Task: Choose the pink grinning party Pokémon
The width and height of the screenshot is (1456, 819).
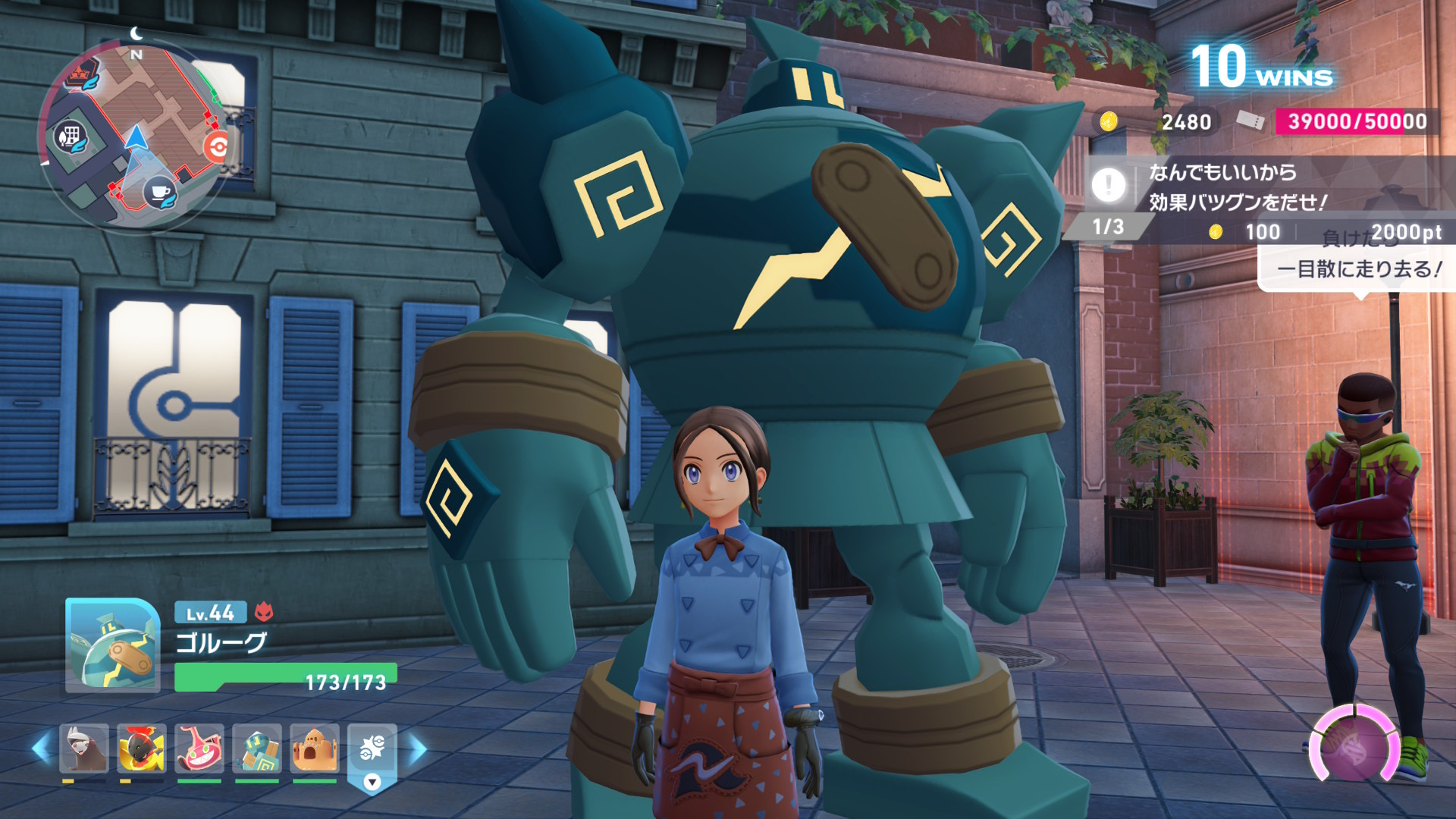Action: pyautogui.click(x=199, y=748)
